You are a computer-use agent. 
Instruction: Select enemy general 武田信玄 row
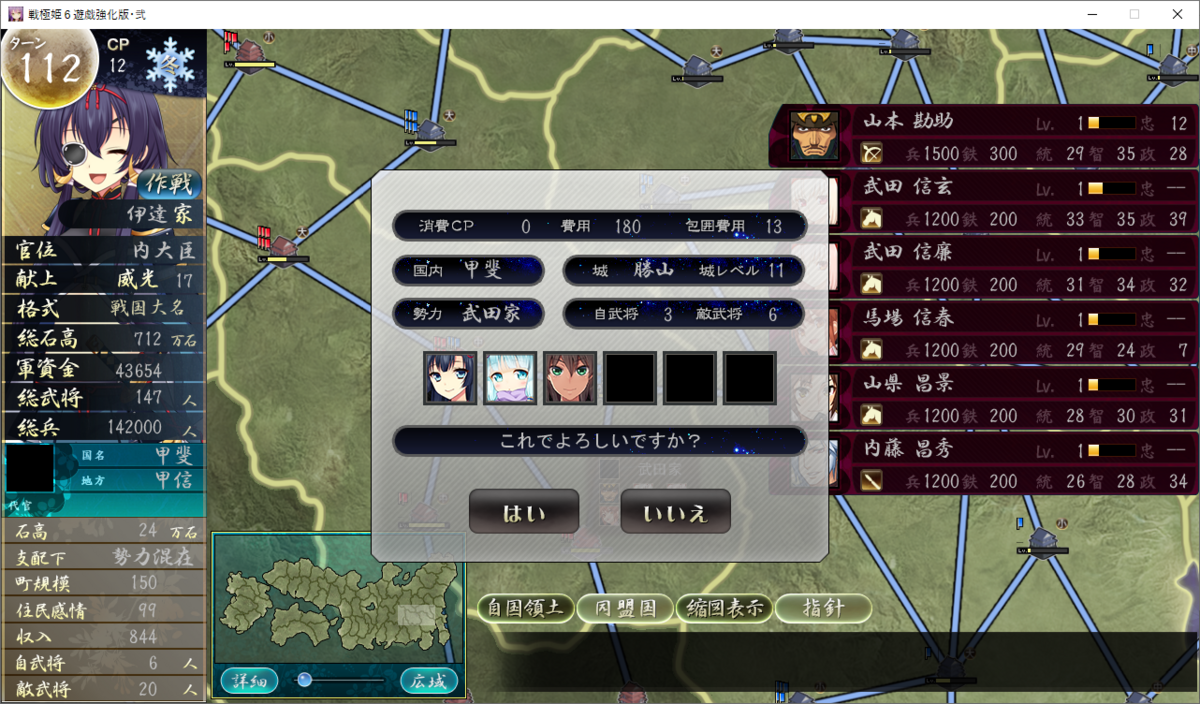(x=1010, y=201)
